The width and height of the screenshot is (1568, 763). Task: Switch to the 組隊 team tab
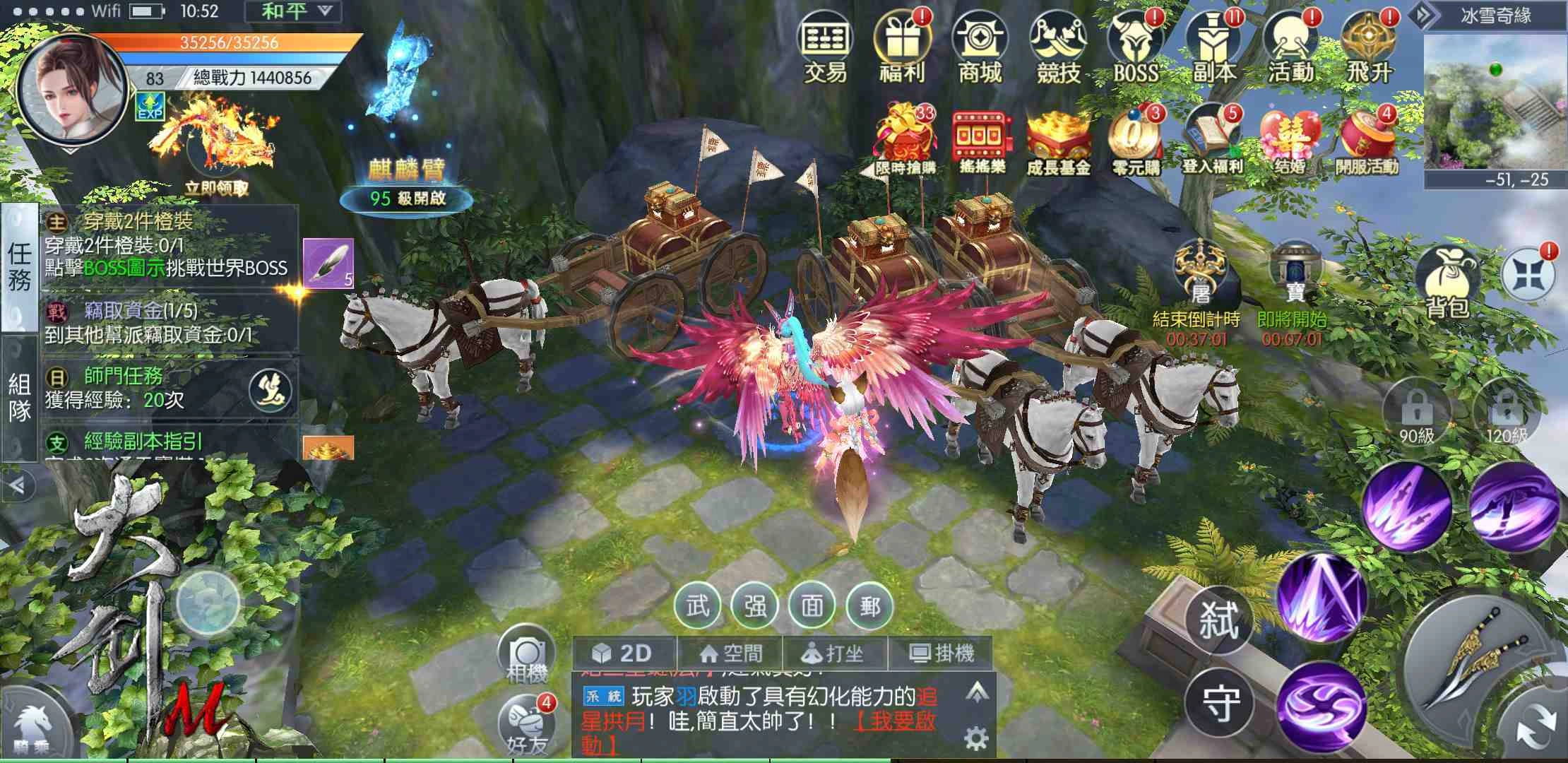coord(19,397)
